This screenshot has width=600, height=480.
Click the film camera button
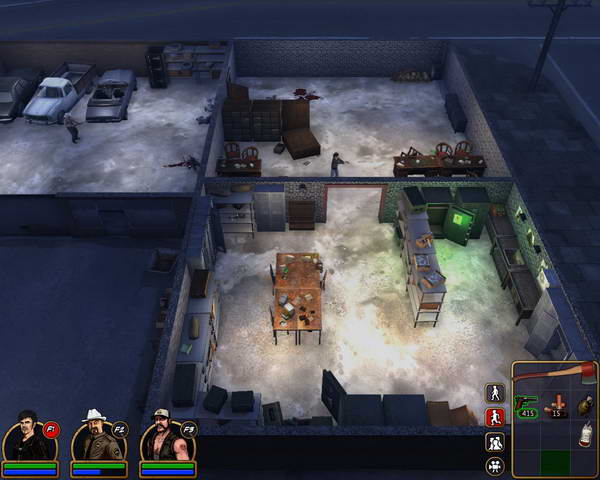494,465
